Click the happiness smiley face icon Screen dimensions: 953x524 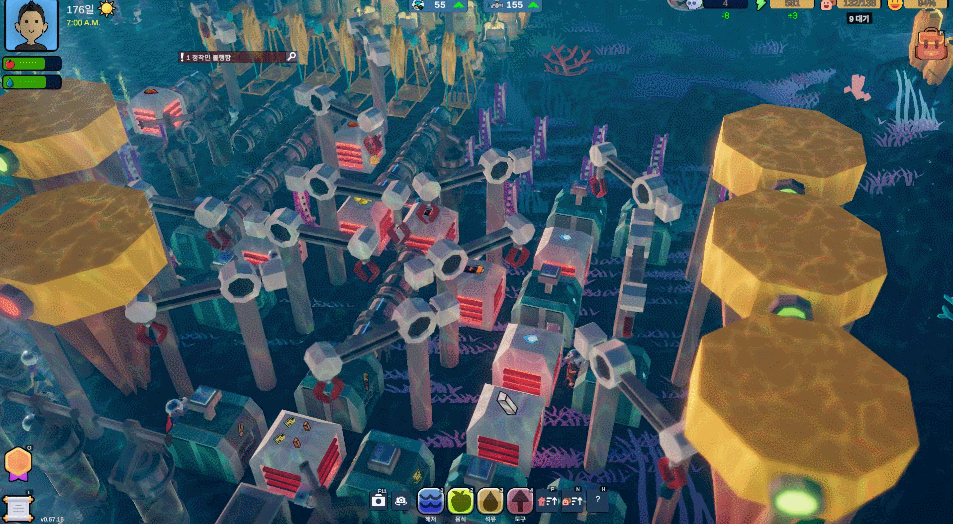[x=895, y=4]
